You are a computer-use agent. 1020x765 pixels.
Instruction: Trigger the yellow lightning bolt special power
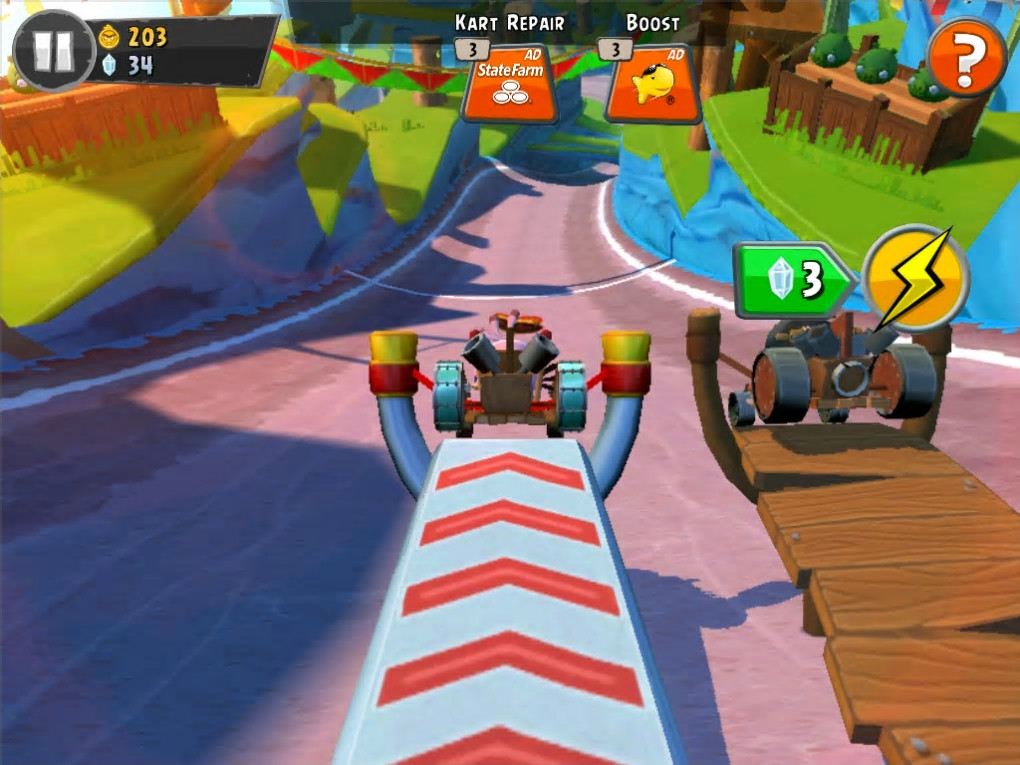coord(915,277)
